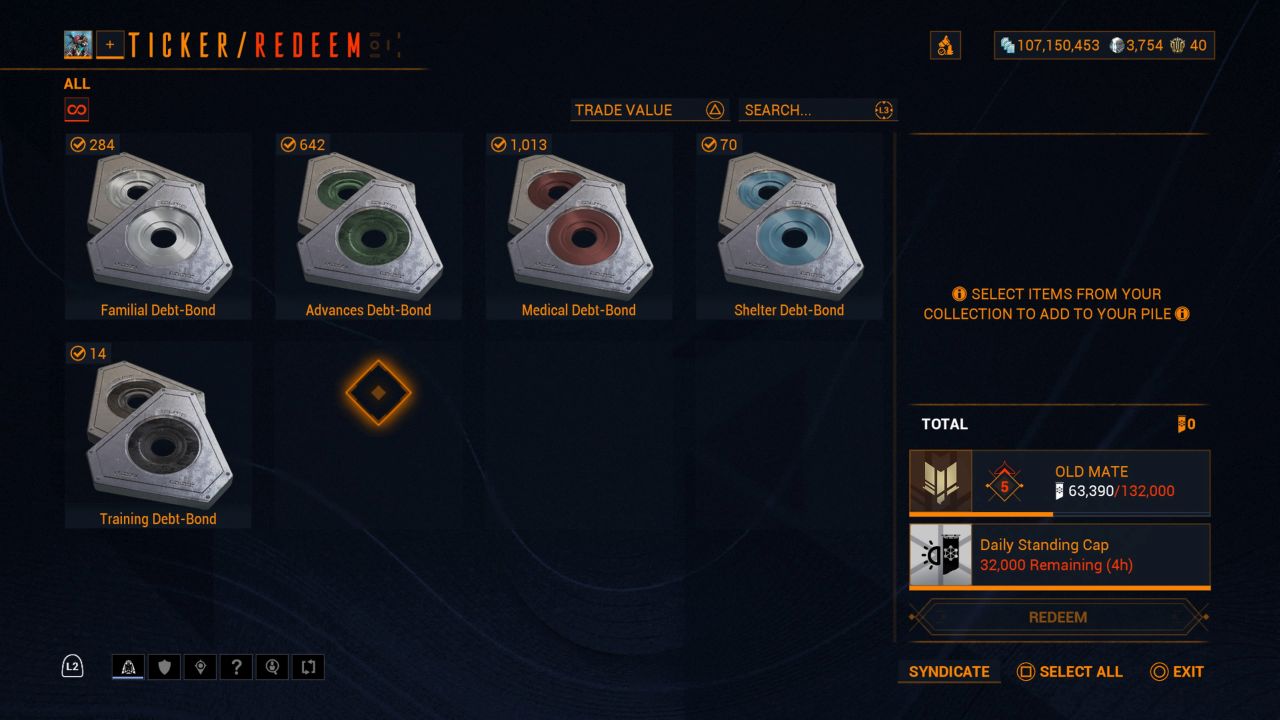Open the orange foundry icon at top right
The image size is (1280, 720).
click(945, 45)
